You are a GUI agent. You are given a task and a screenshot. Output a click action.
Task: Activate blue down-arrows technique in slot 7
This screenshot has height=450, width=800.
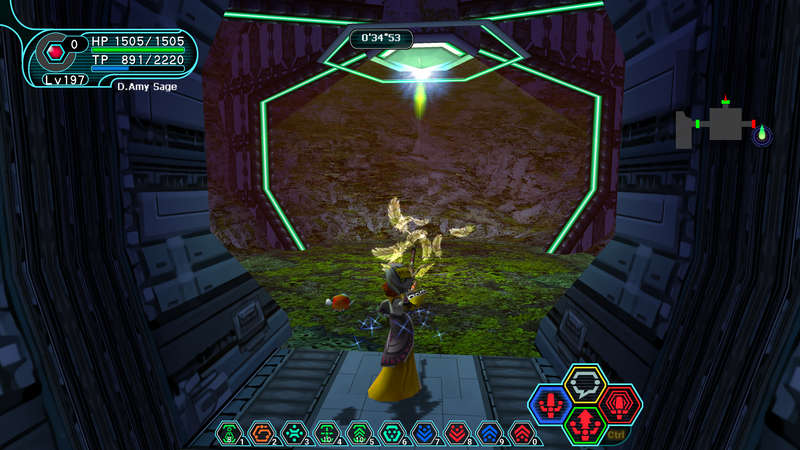click(425, 432)
